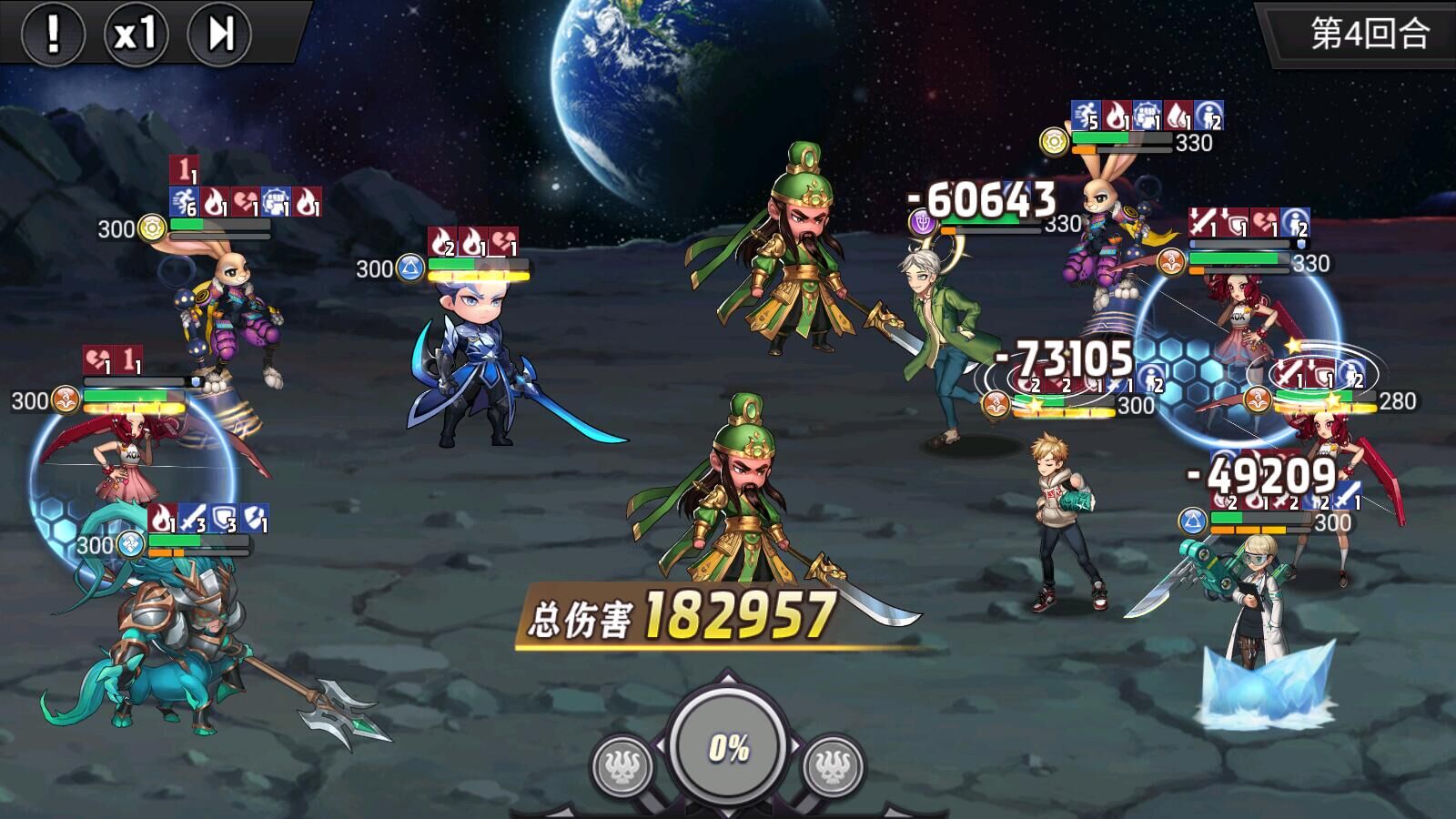Image resolution: width=1456 pixels, height=819 pixels.
Task: Toggle the x1 battle speed button
Action: 136,35
